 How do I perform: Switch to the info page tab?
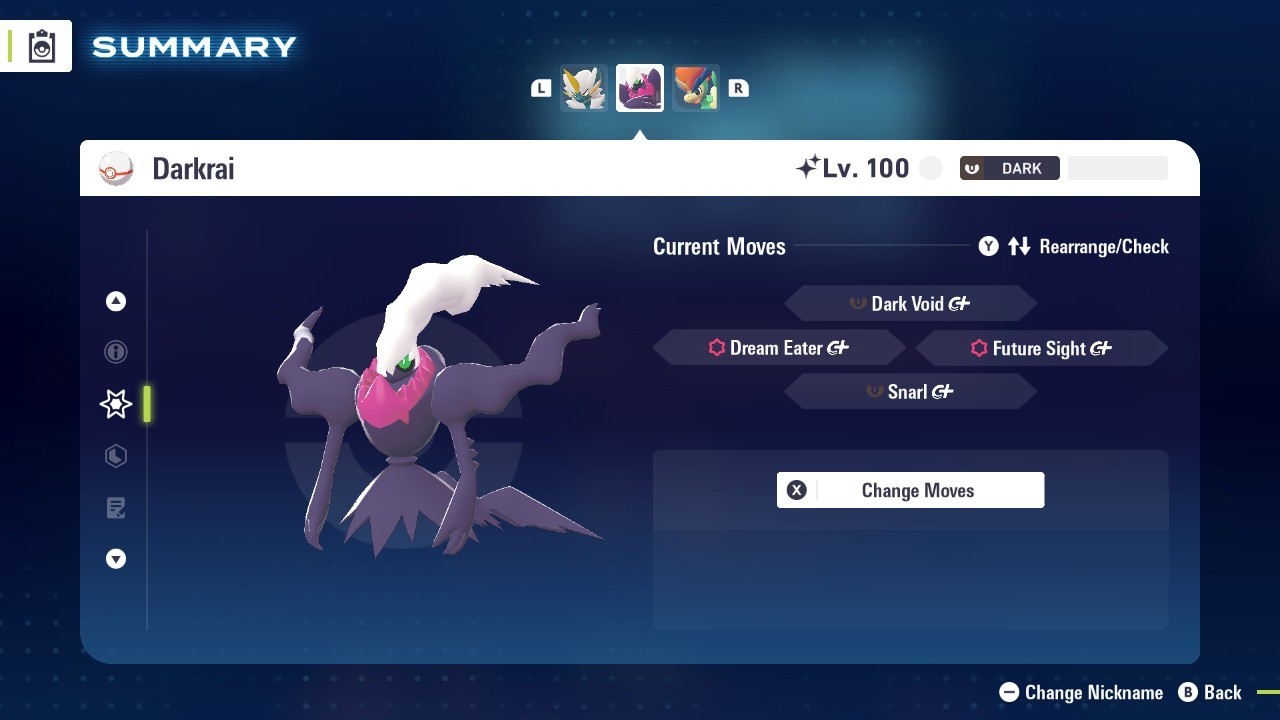[x=116, y=352]
